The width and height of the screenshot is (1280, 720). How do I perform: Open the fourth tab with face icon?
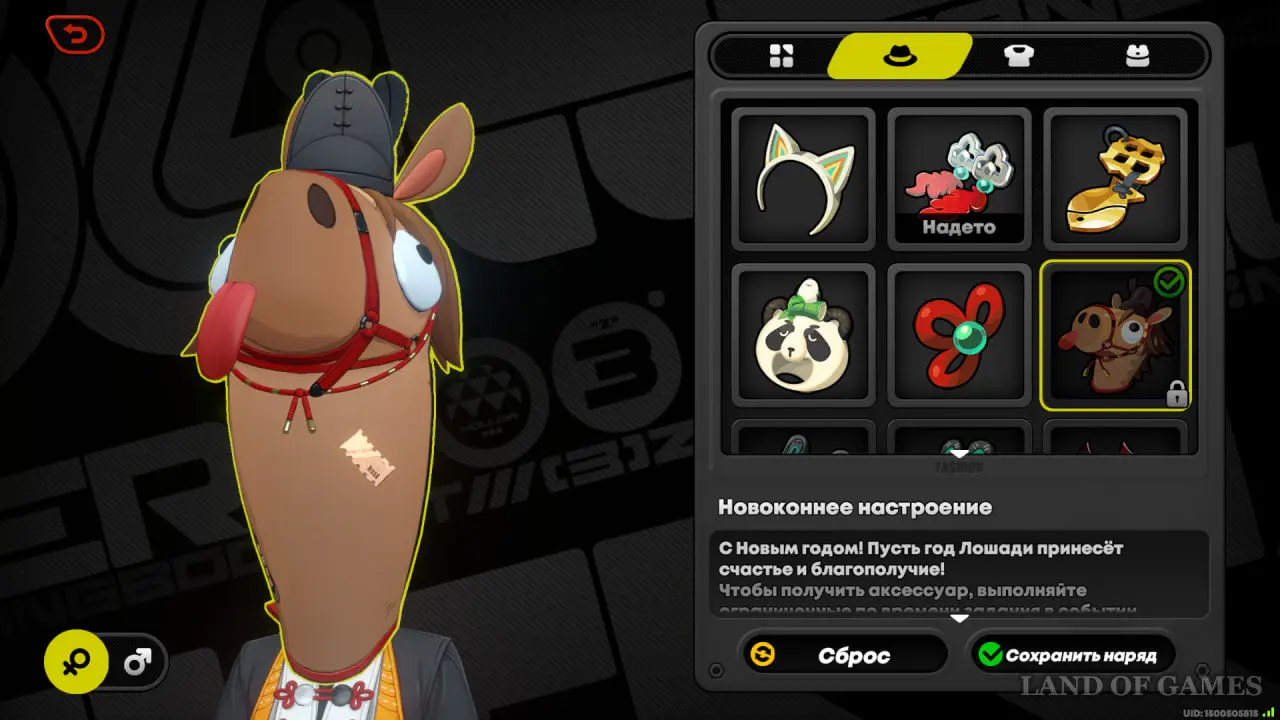point(1137,56)
